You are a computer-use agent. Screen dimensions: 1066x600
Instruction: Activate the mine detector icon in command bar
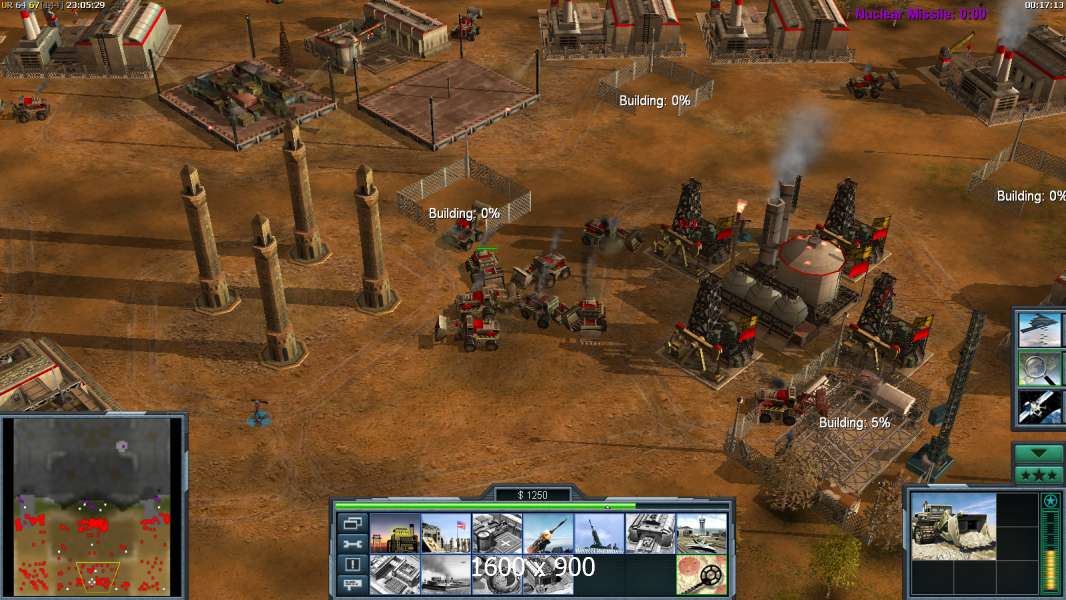pyautogui.click(x=701, y=575)
